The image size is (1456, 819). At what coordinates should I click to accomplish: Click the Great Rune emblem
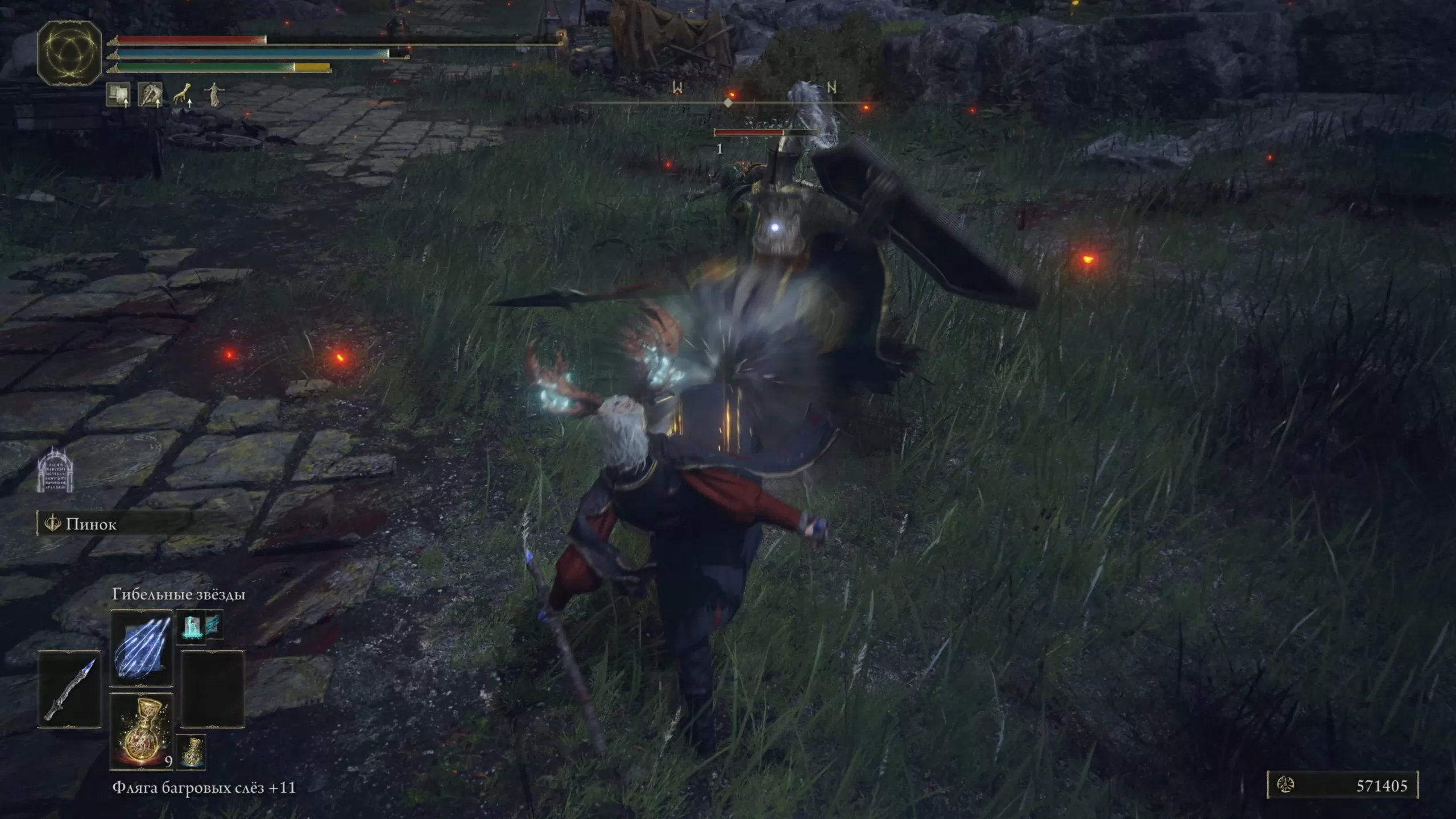click(x=69, y=53)
